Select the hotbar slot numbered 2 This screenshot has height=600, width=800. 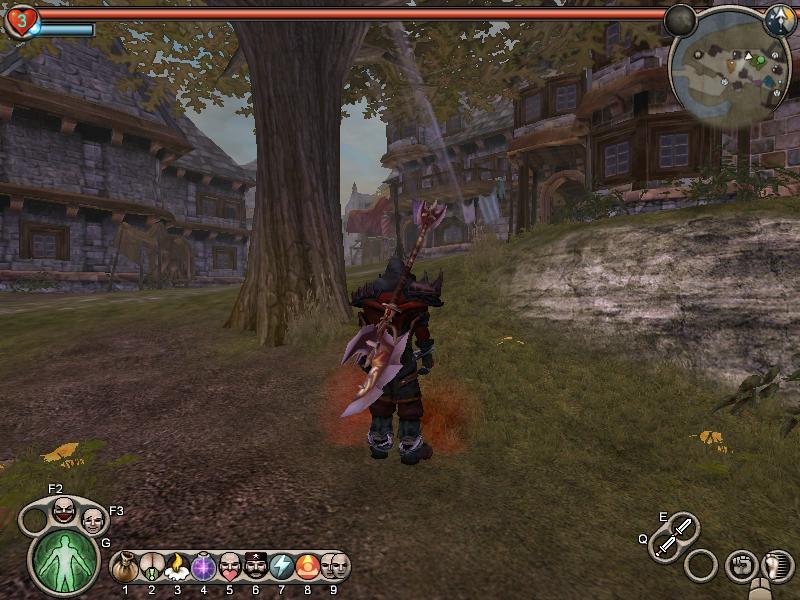pos(151,567)
